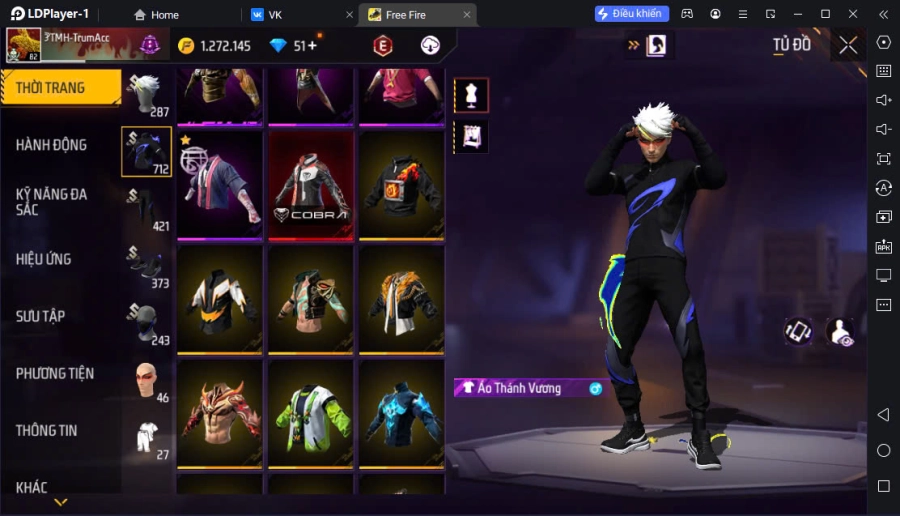This screenshot has height=516, width=900.
Task: Select the red Cobra jacket
Action: click(x=311, y=185)
